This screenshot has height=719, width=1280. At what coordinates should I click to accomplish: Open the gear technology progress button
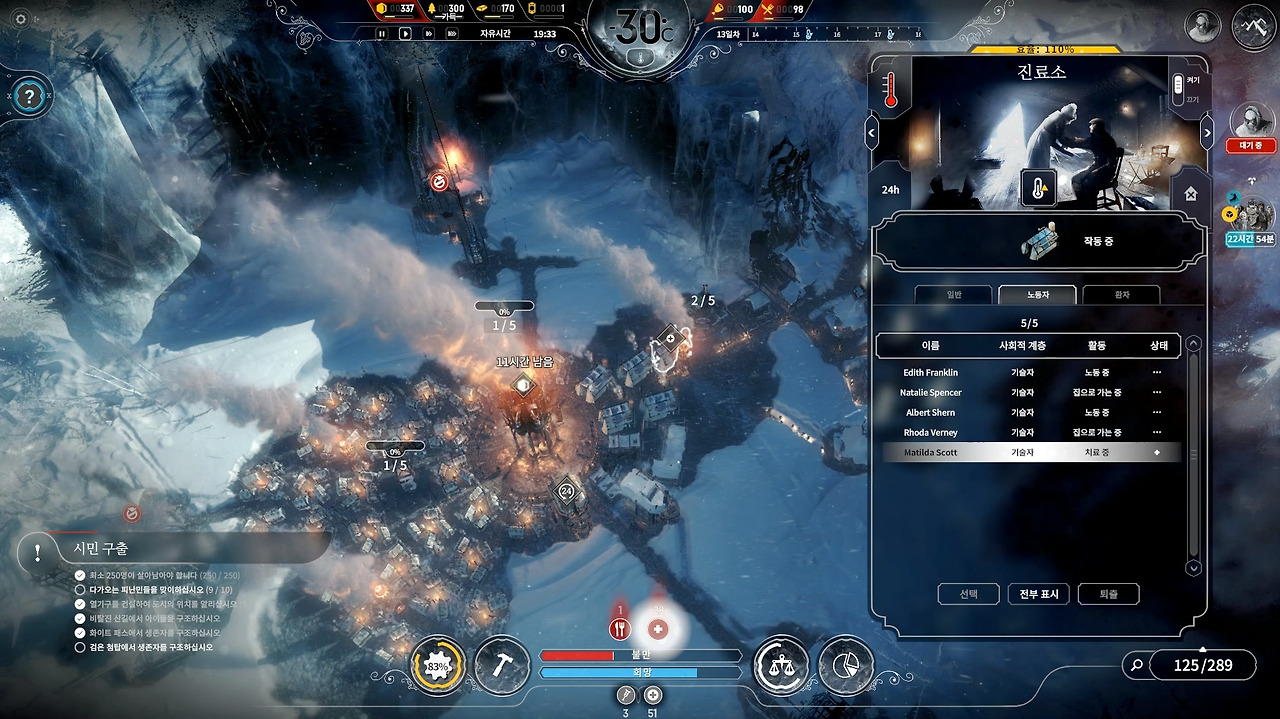[x=437, y=665]
